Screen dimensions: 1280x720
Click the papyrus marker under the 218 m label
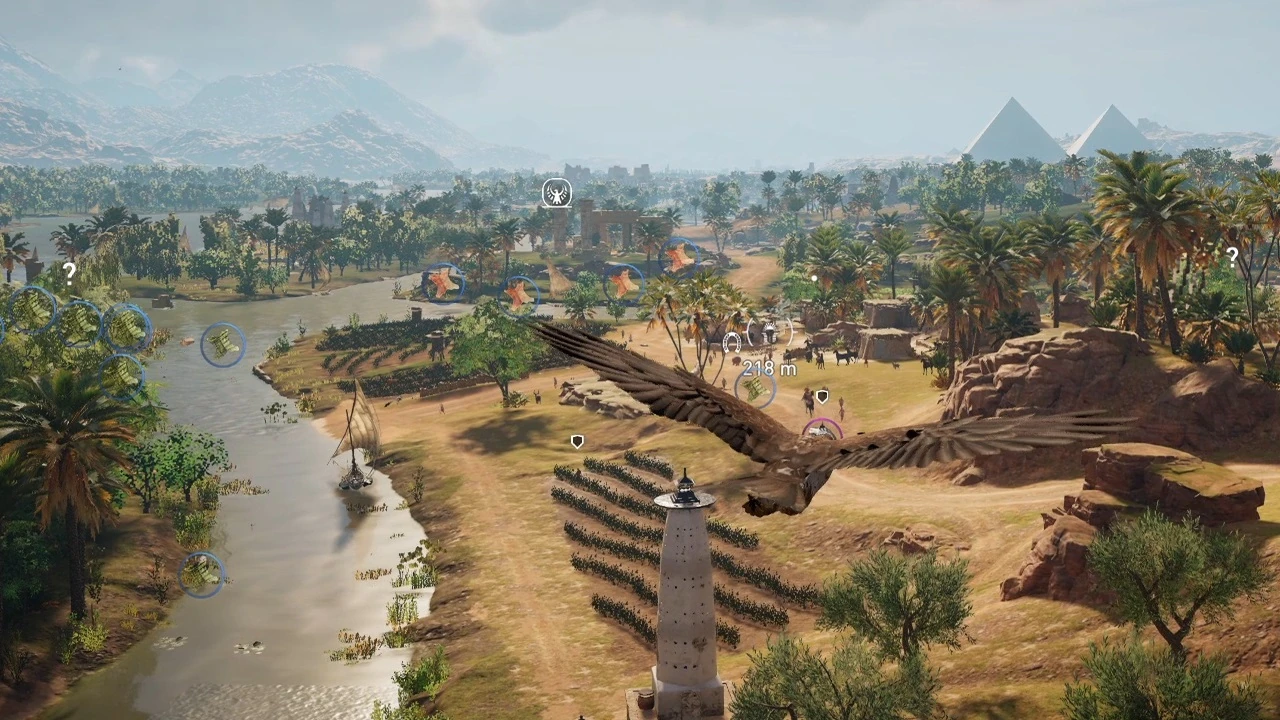tap(755, 390)
